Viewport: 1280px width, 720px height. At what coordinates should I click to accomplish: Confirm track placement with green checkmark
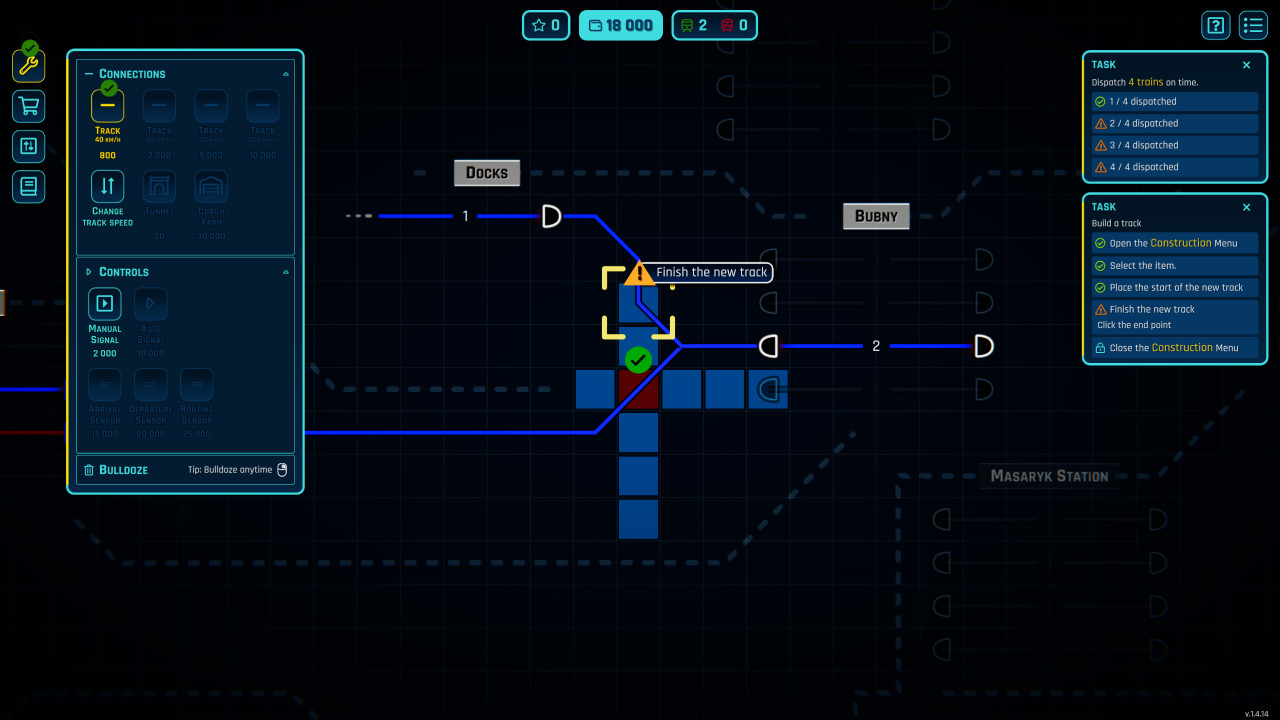click(x=638, y=359)
